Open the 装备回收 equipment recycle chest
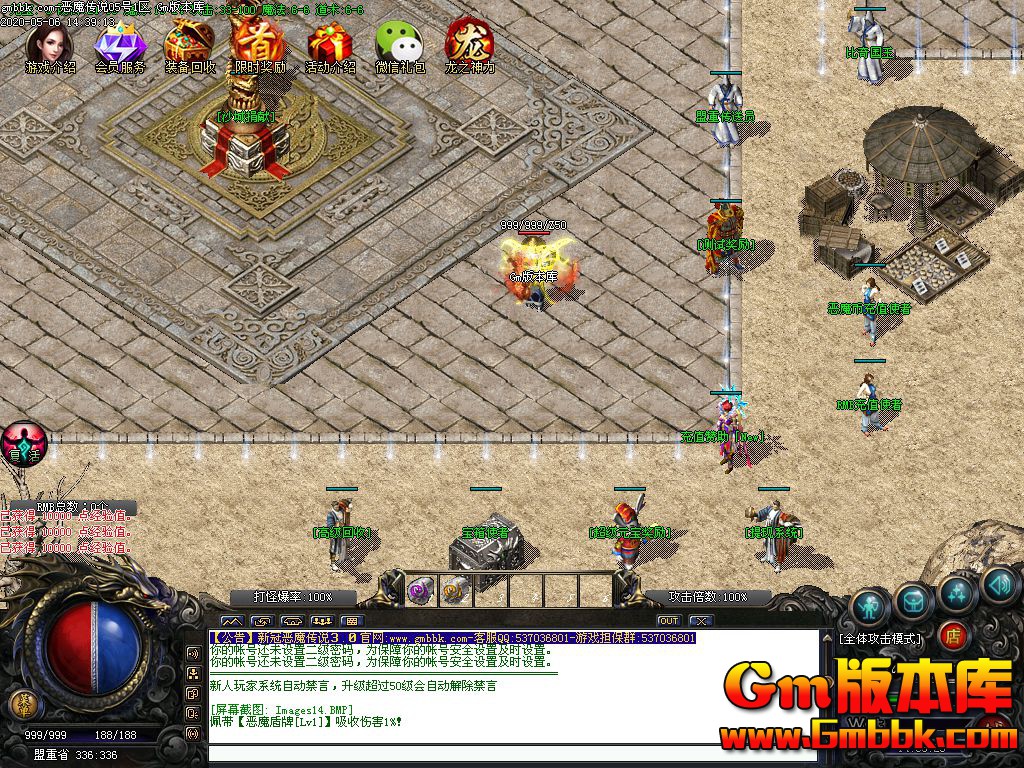The image size is (1024, 768). [189, 45]
